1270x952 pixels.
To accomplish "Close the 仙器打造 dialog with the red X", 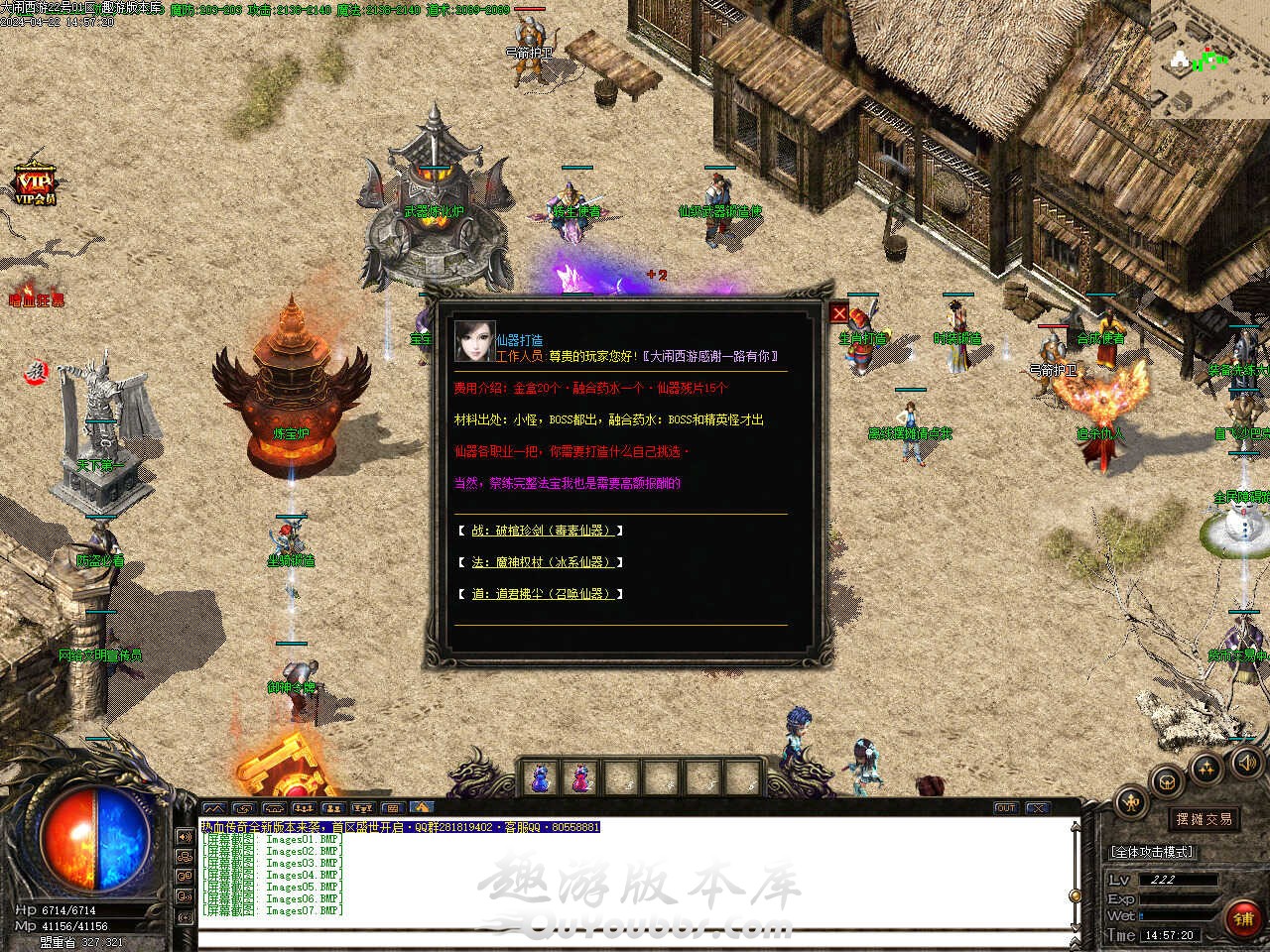I will pos(839,313).
